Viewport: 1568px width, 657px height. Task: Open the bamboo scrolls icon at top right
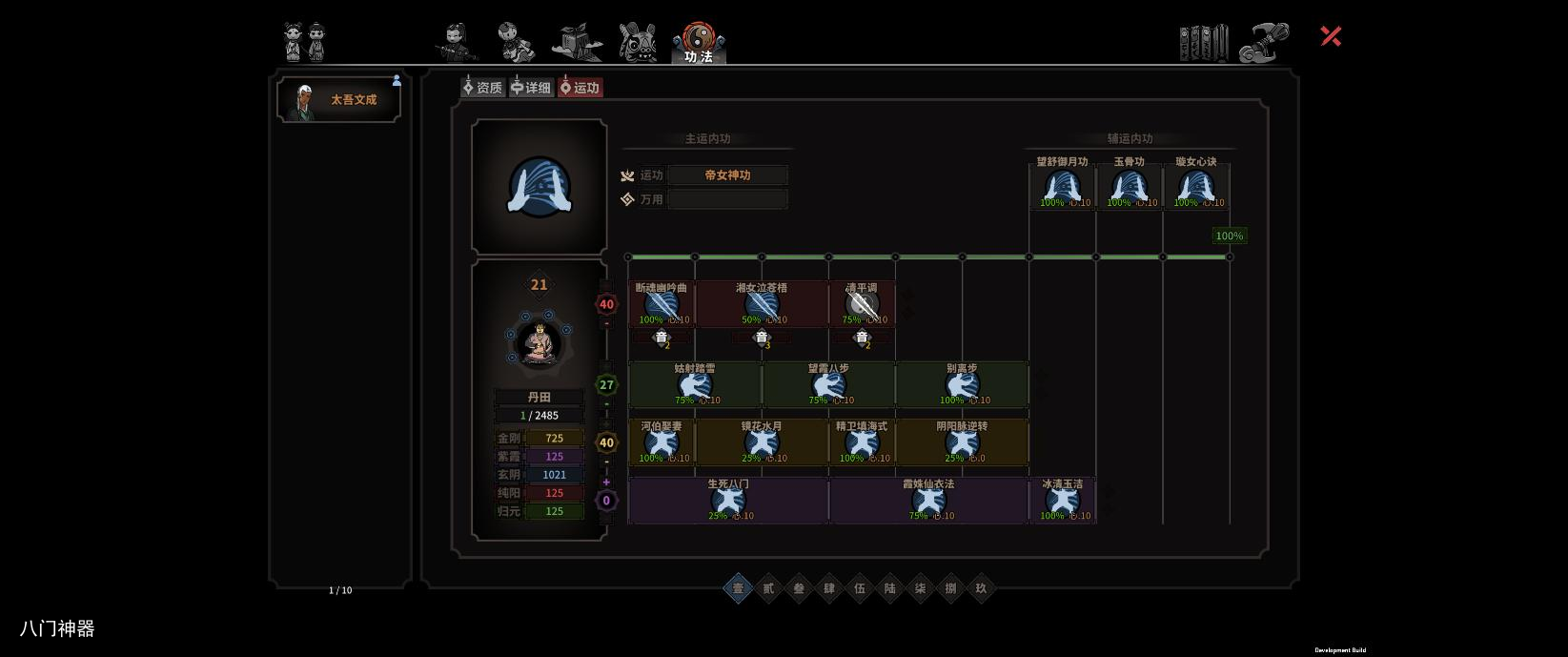[x=1204, y=43]
